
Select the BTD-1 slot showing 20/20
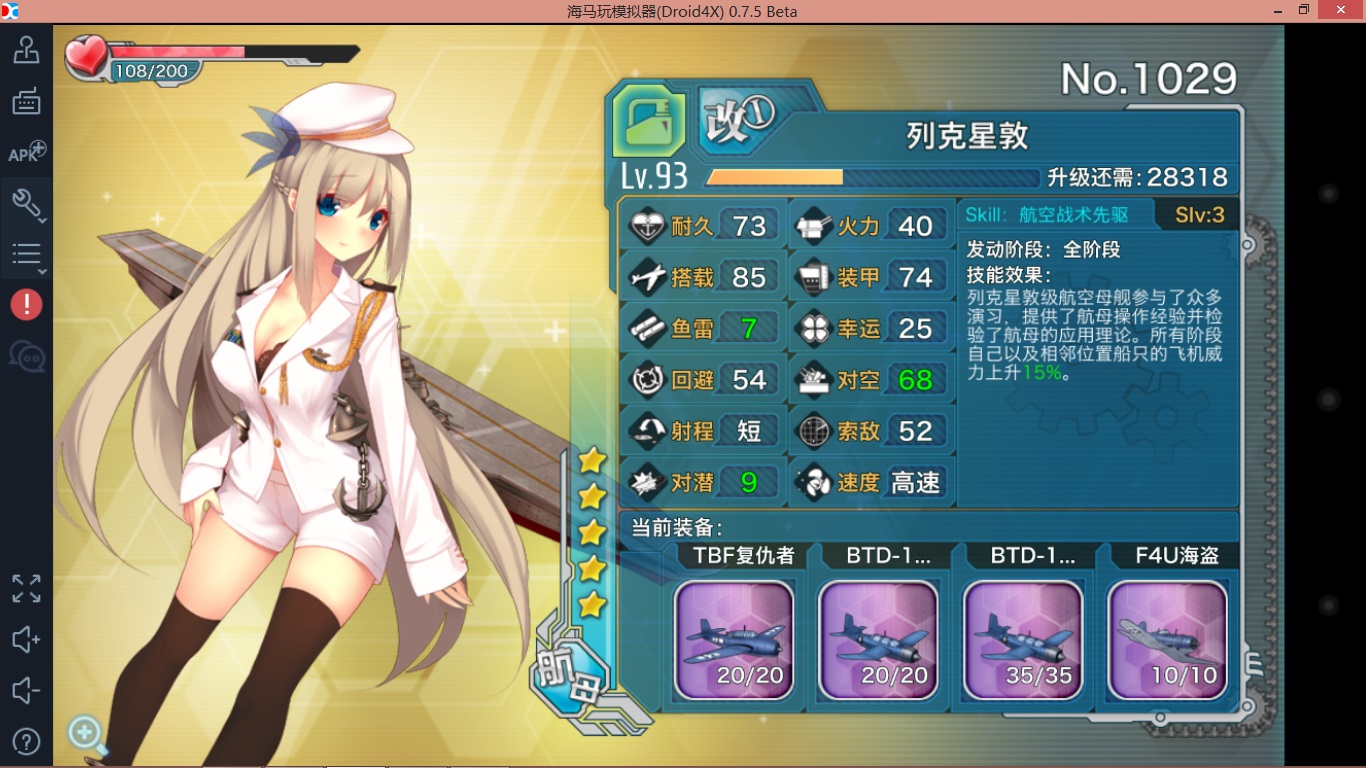tap(878, 639)
